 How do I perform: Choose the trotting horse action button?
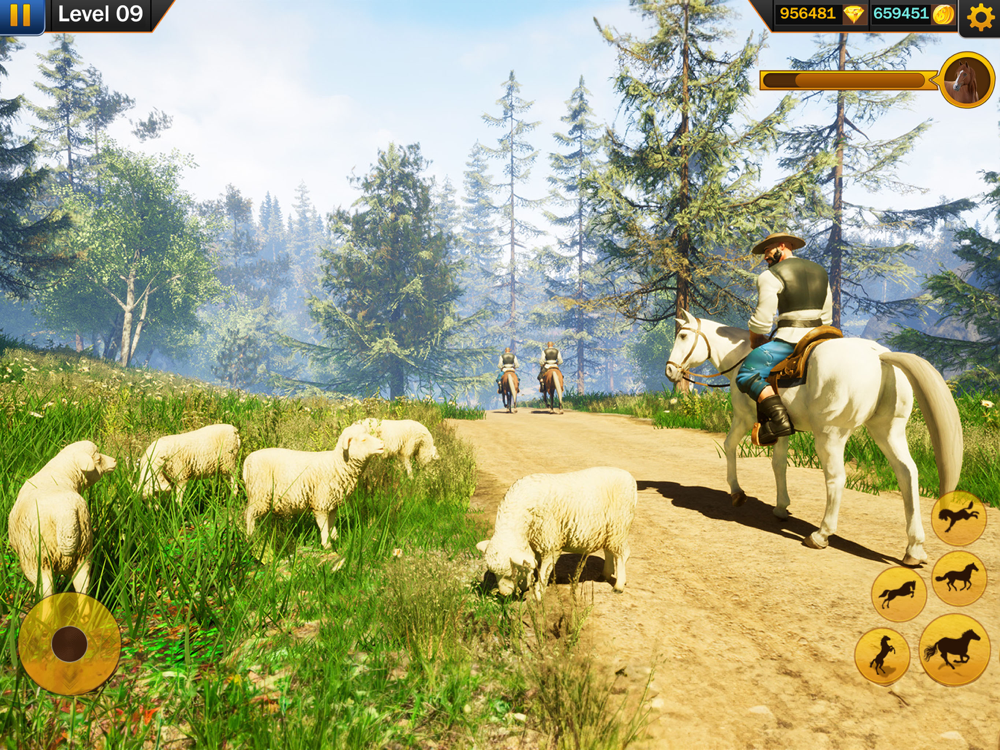(x=959, y=578)
